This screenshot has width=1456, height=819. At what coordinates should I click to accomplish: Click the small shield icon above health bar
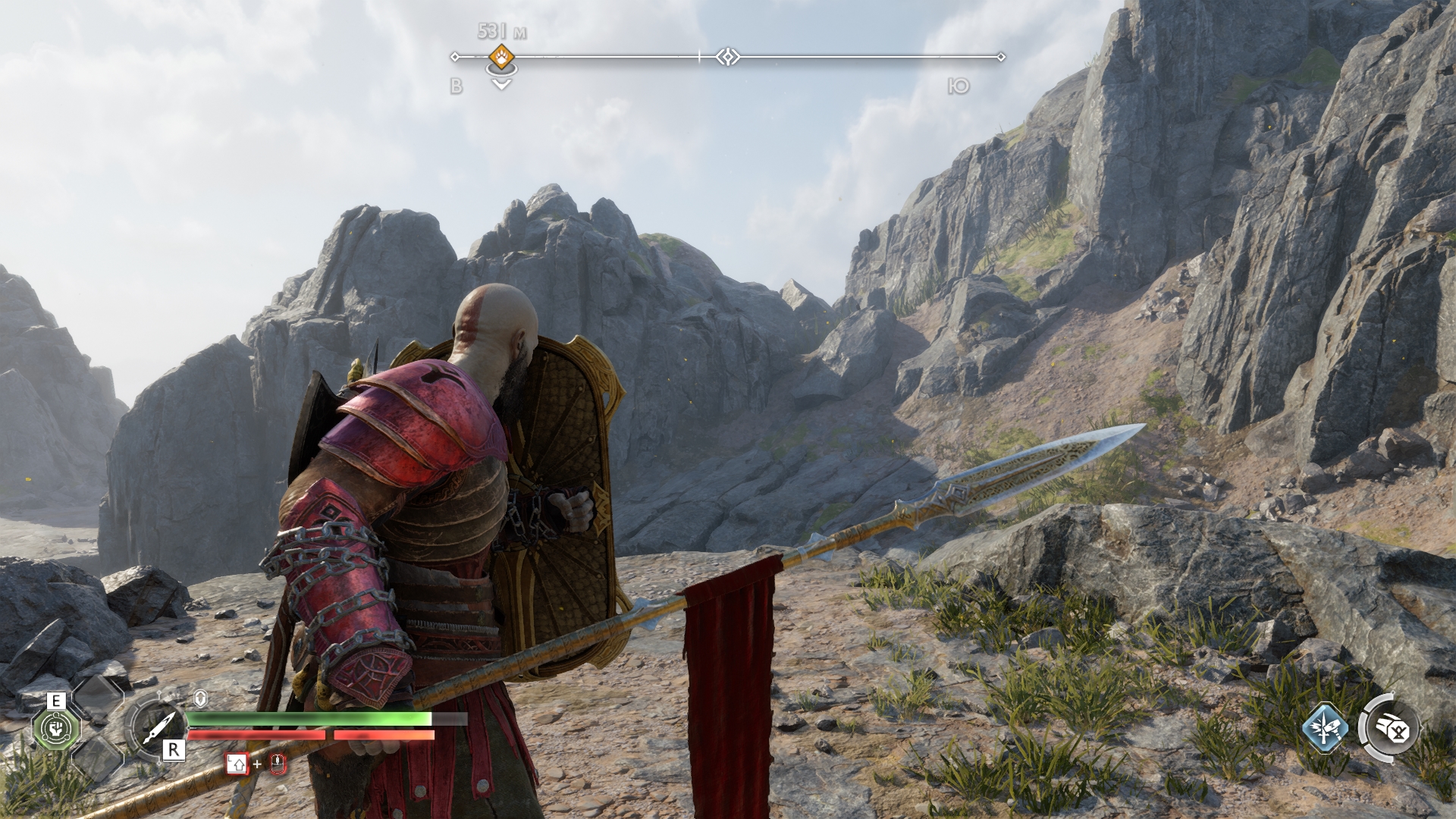click(201, 698)
